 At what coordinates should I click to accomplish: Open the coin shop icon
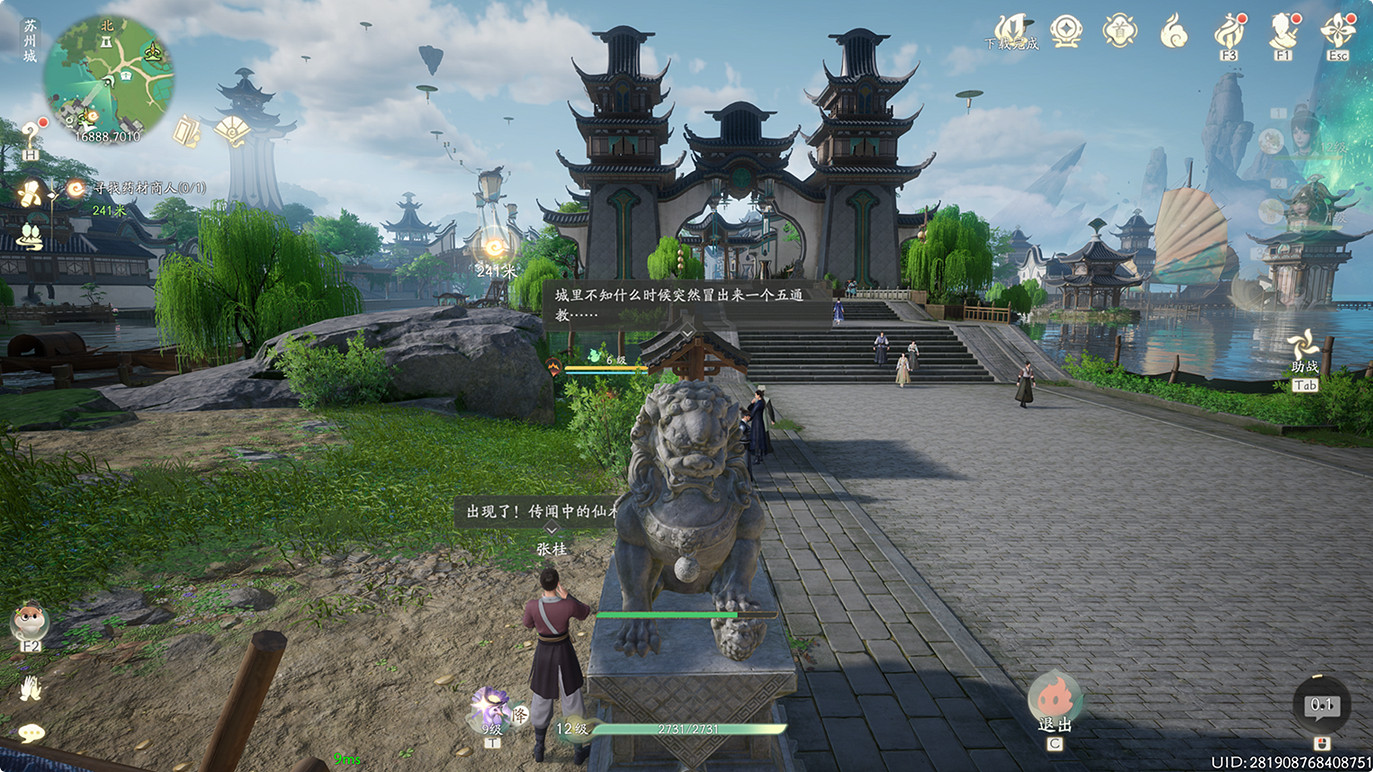click(1066, 30)
